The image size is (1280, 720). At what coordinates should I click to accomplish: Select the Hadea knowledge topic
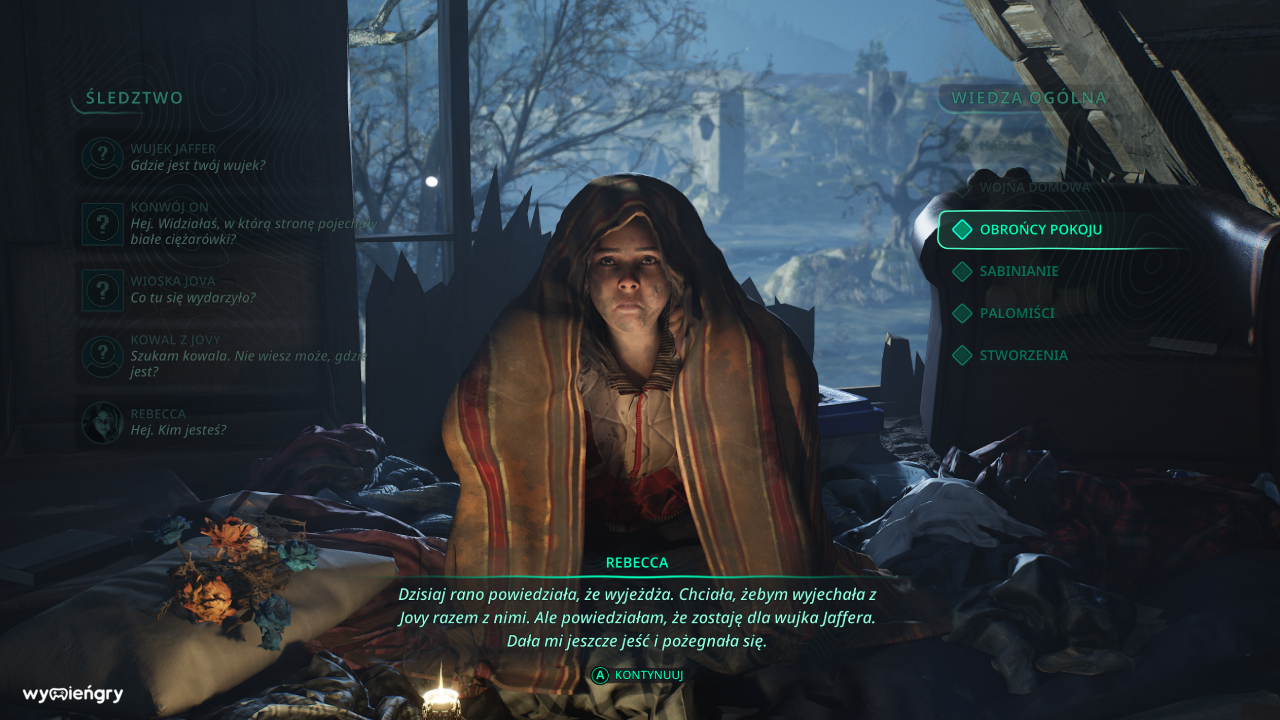coord(1000,145)
